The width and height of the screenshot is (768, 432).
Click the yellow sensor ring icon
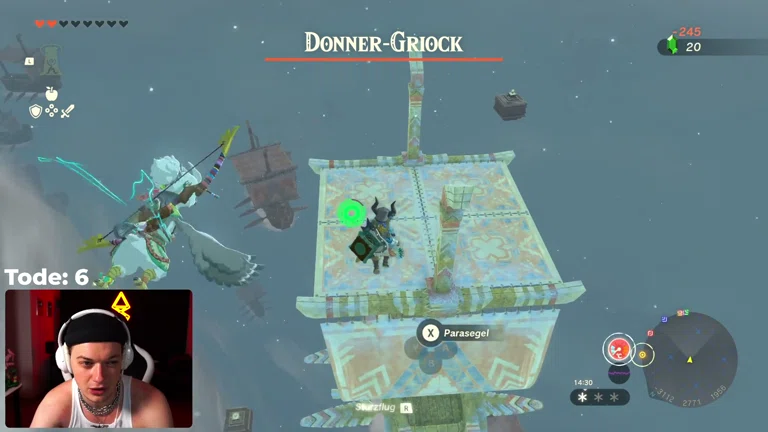pos(642,353)
